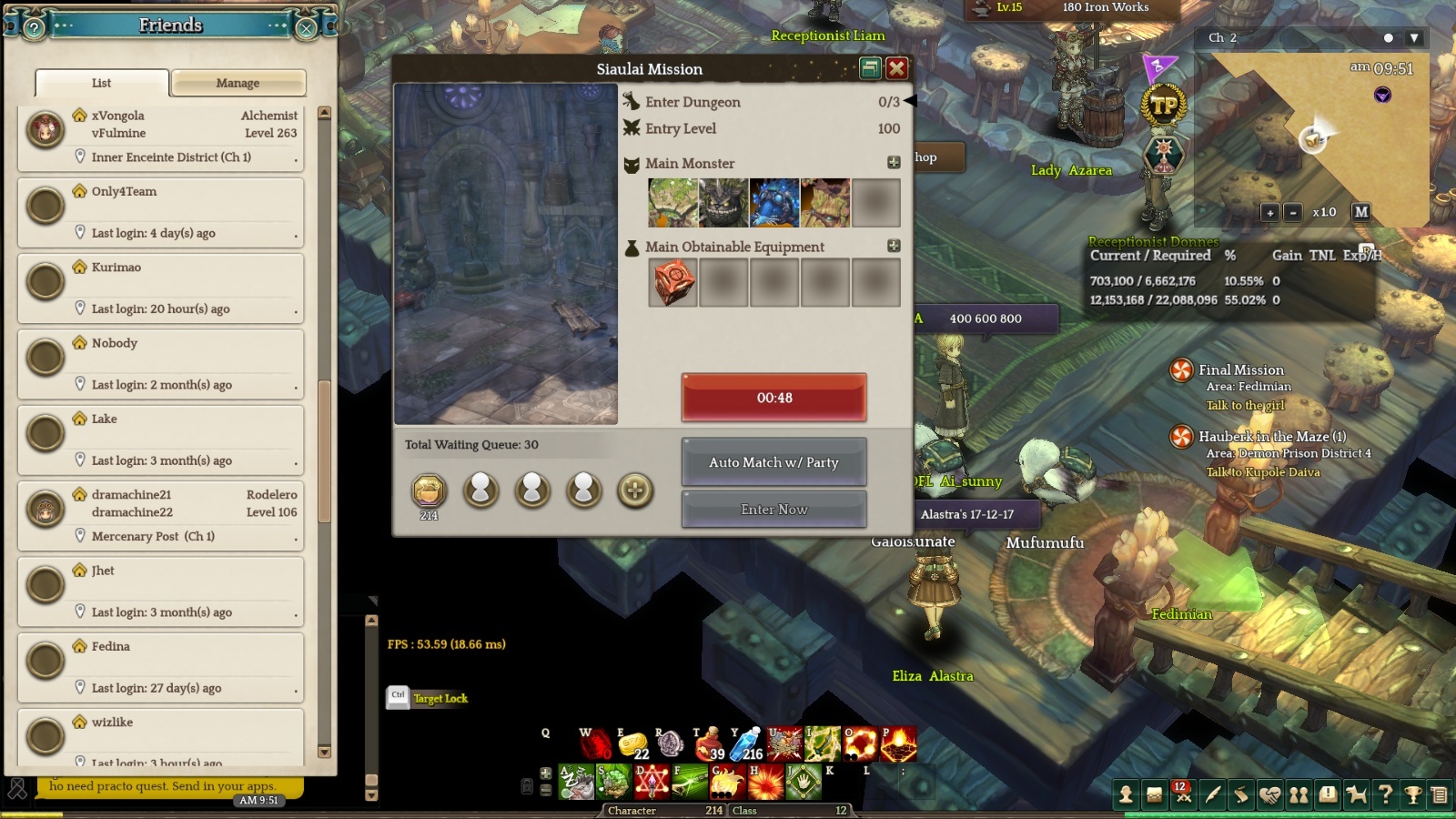Select the red cube equipment reward
The image size is (1456, 819).
672,282
